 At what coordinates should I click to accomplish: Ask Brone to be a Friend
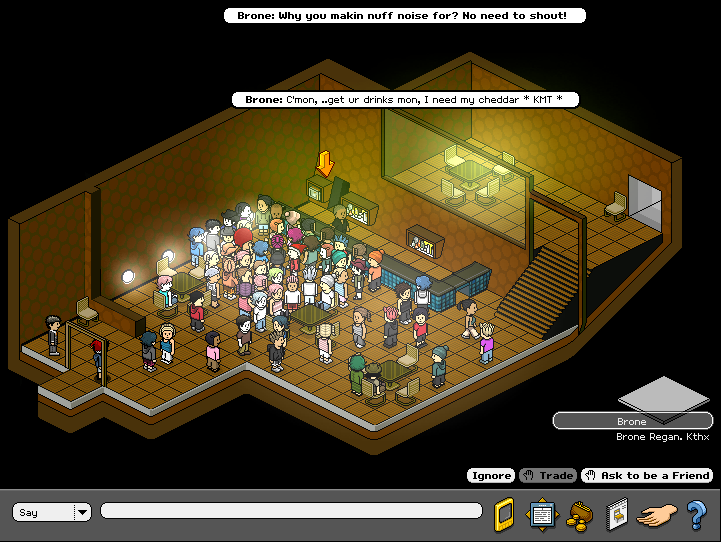pos(648,476)
